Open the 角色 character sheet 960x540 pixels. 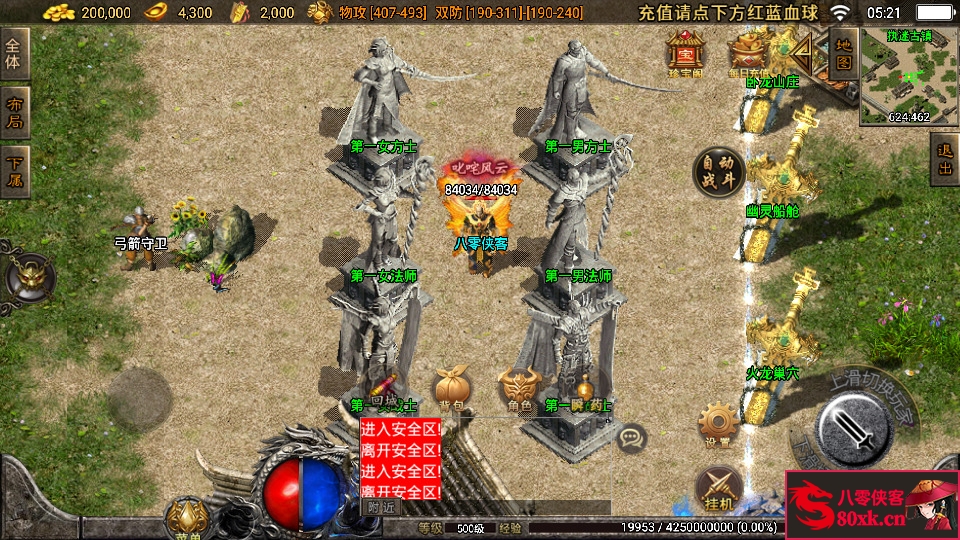coord(518,388)
